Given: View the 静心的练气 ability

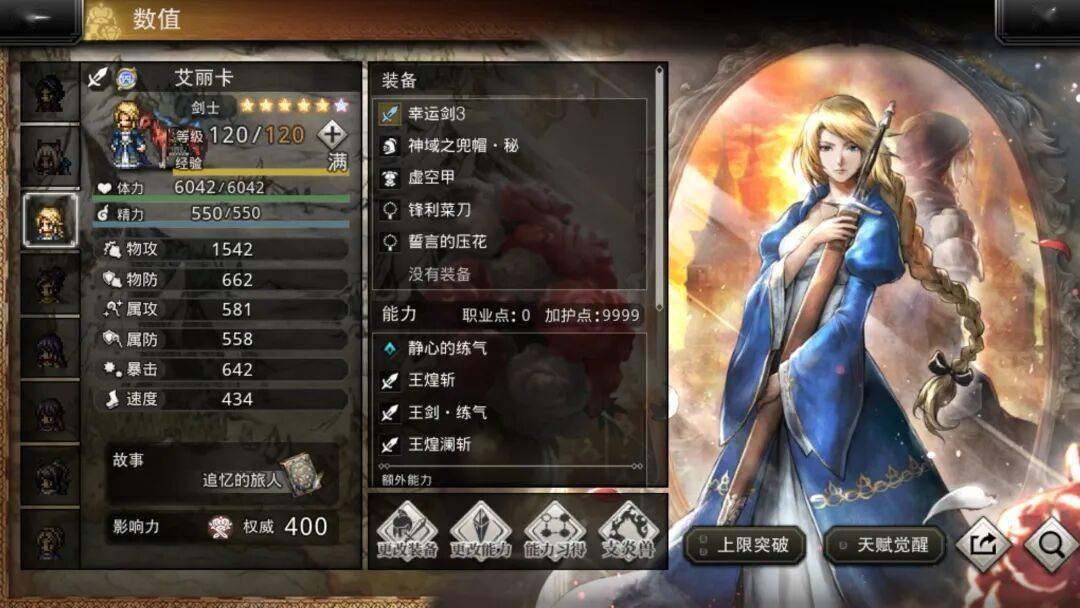Looking at the screenshot, I should tap(510, 349).
